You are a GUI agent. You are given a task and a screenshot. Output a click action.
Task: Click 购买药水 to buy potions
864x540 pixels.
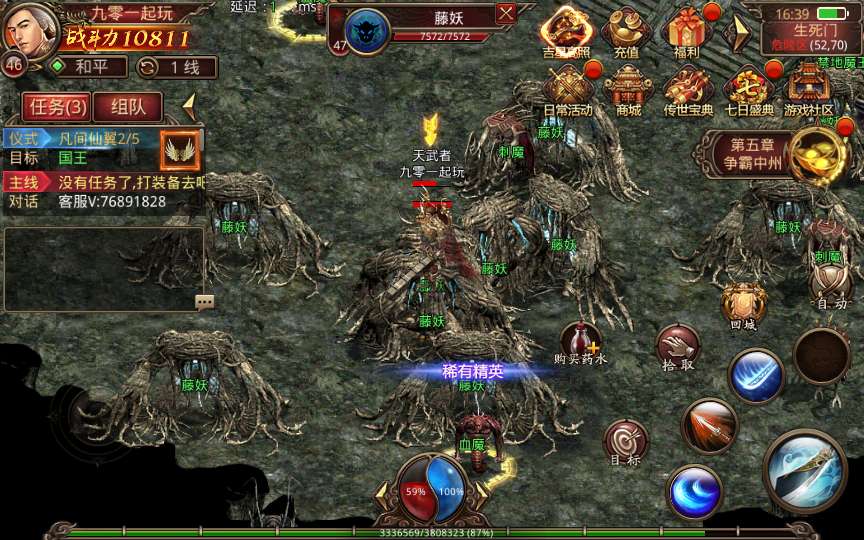[581, 343]
